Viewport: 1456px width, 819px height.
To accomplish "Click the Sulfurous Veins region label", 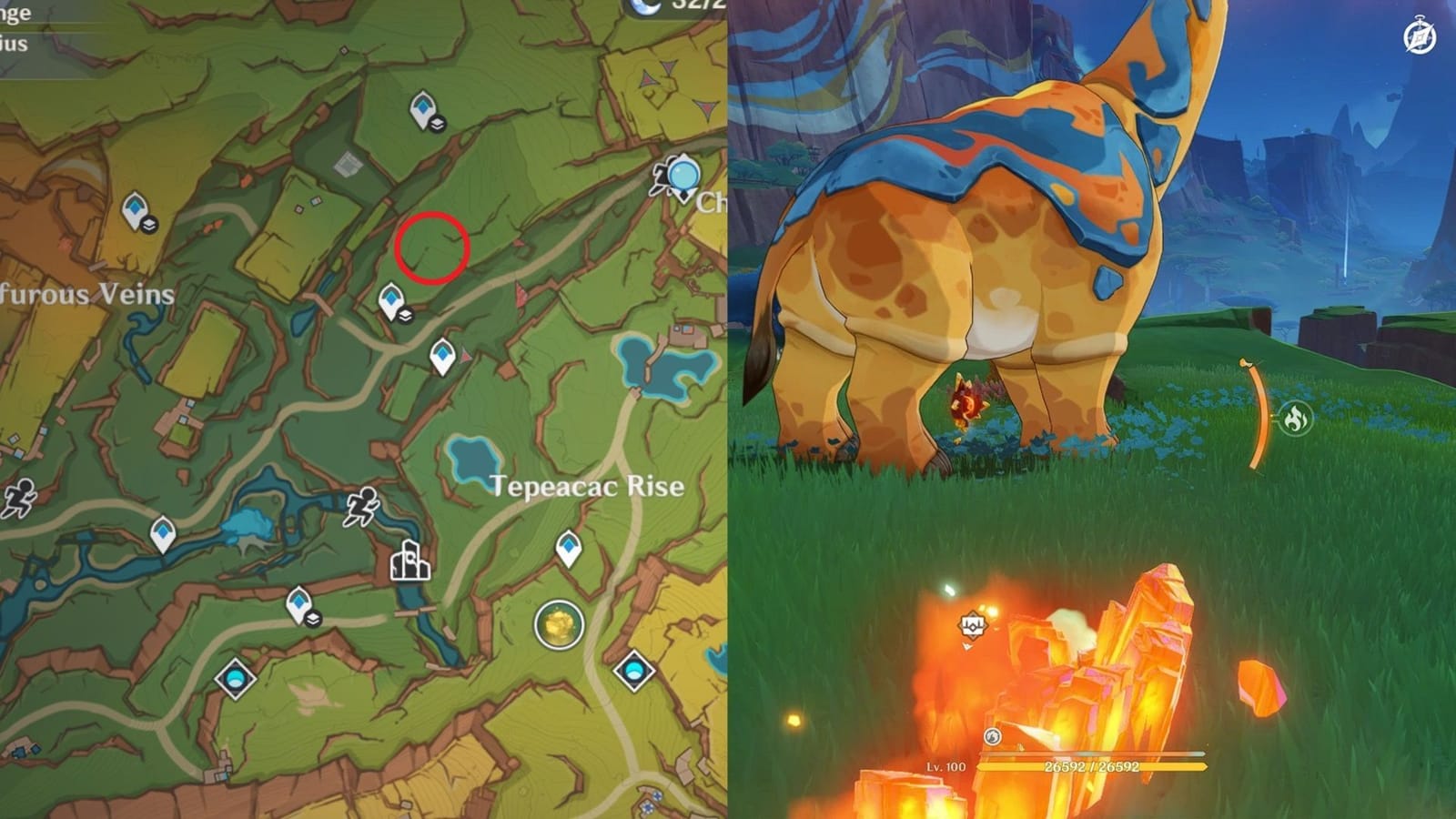I will tap(86, 293).
